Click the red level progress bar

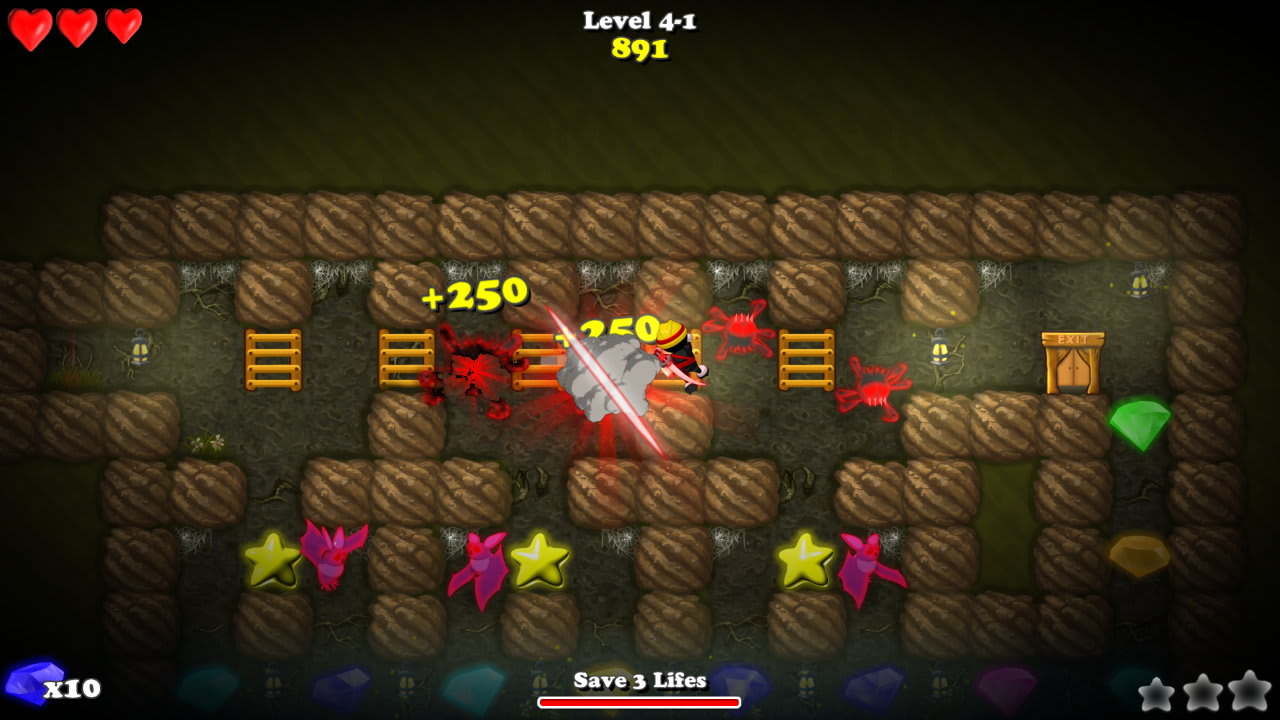point(639,701)
